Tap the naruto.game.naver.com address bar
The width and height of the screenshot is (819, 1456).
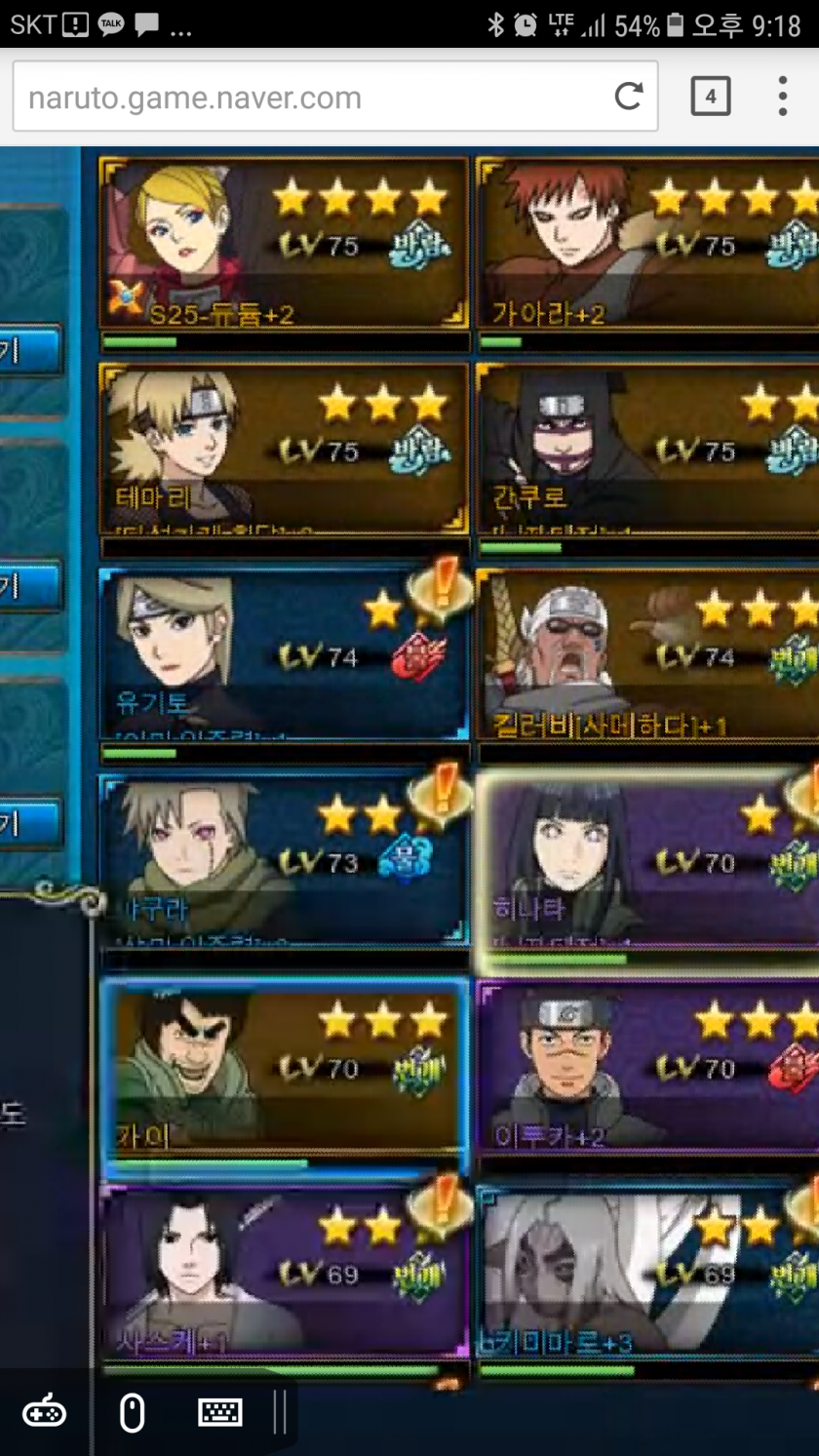point(312,97)
